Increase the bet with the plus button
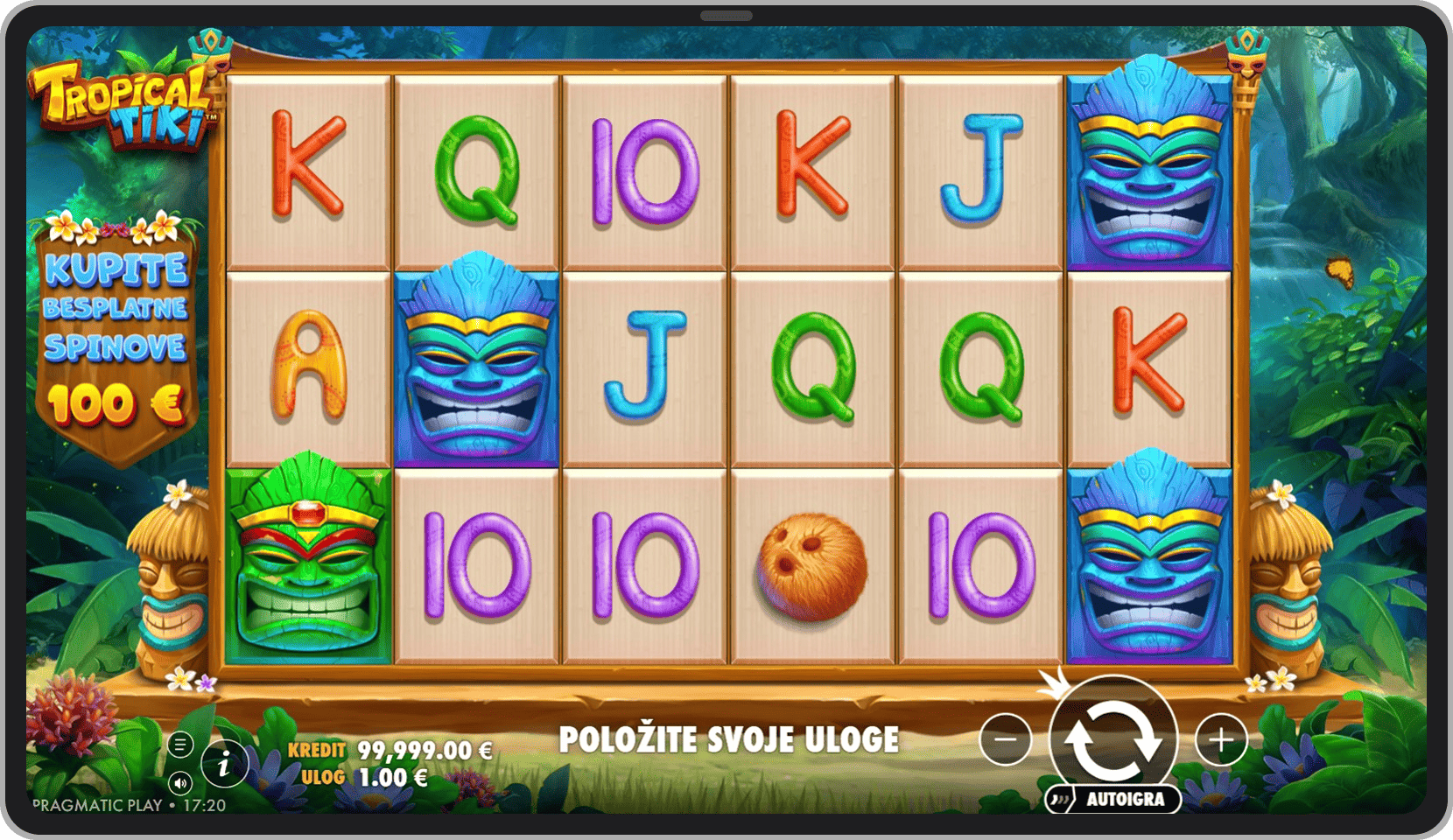Viewport: 1453px width, 840px height. (x=1221, y=739)
